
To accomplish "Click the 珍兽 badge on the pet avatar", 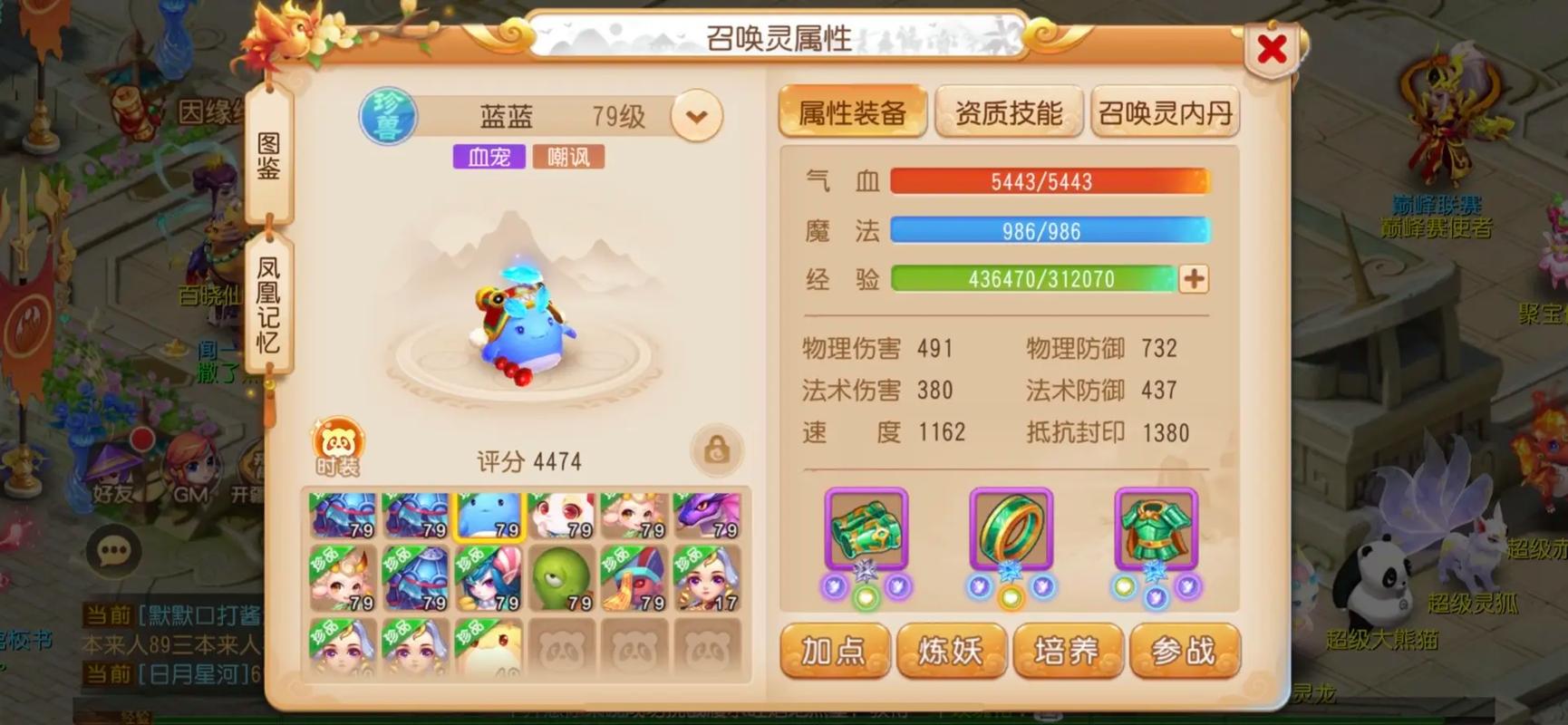I will click(390, 114).
